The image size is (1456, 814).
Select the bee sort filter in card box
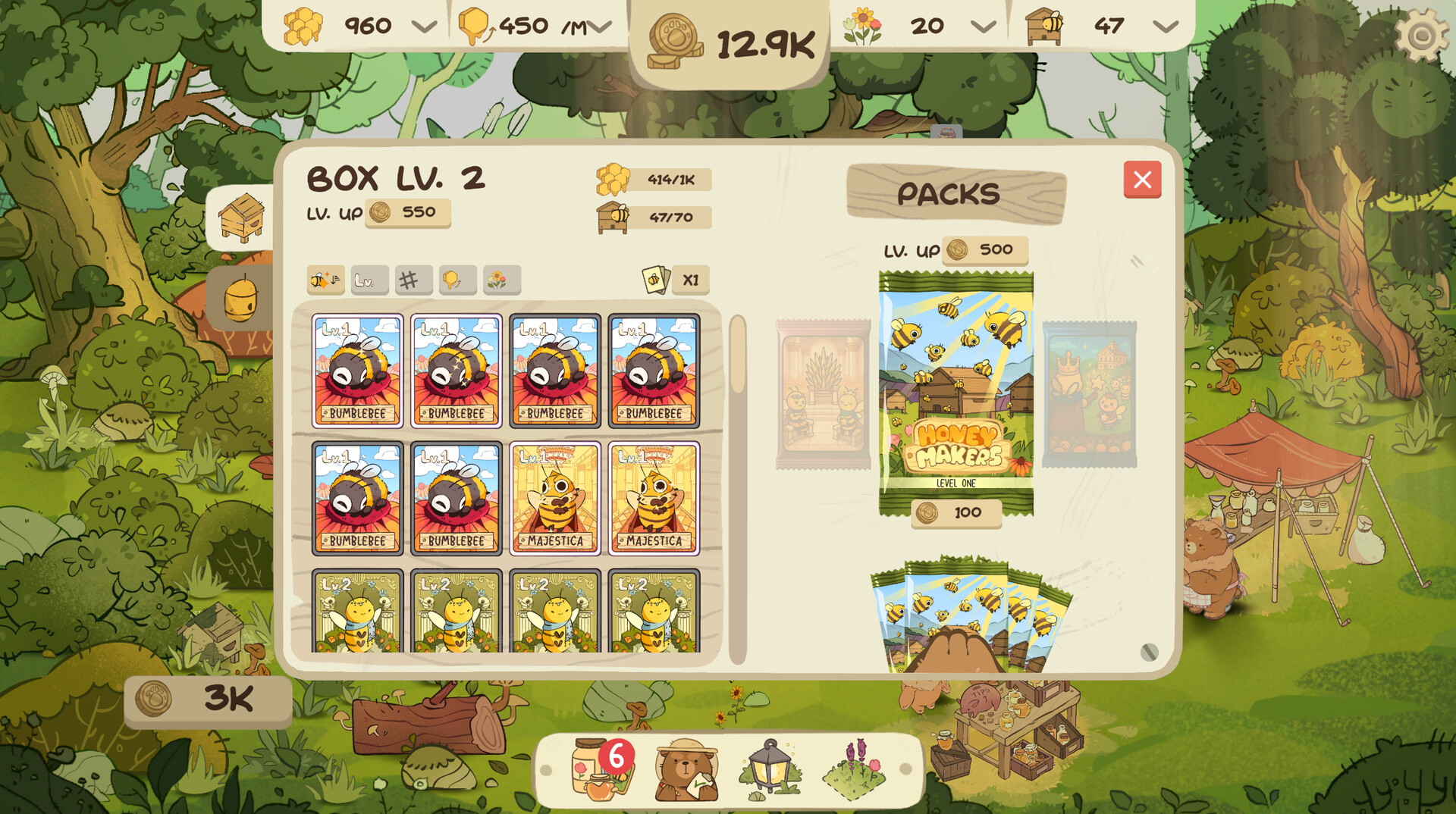point(325,280)
